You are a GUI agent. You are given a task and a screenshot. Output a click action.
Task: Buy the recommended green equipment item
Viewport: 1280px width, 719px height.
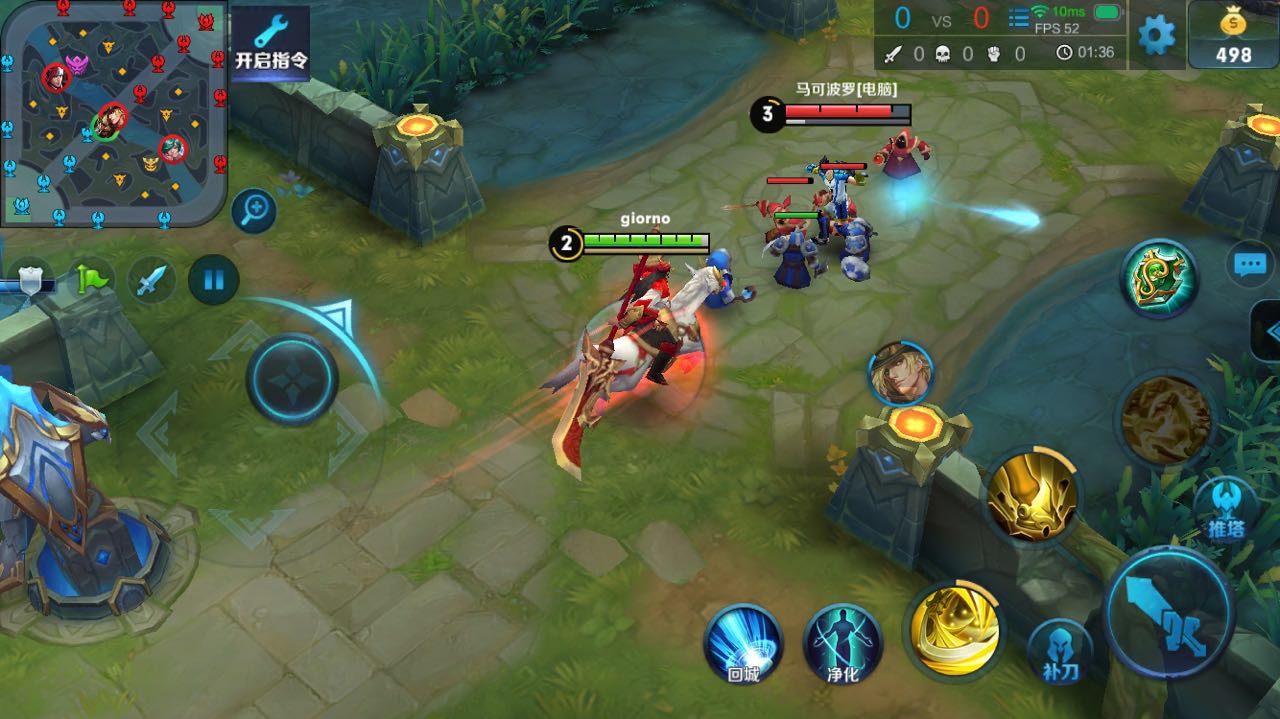point(1158,278)
